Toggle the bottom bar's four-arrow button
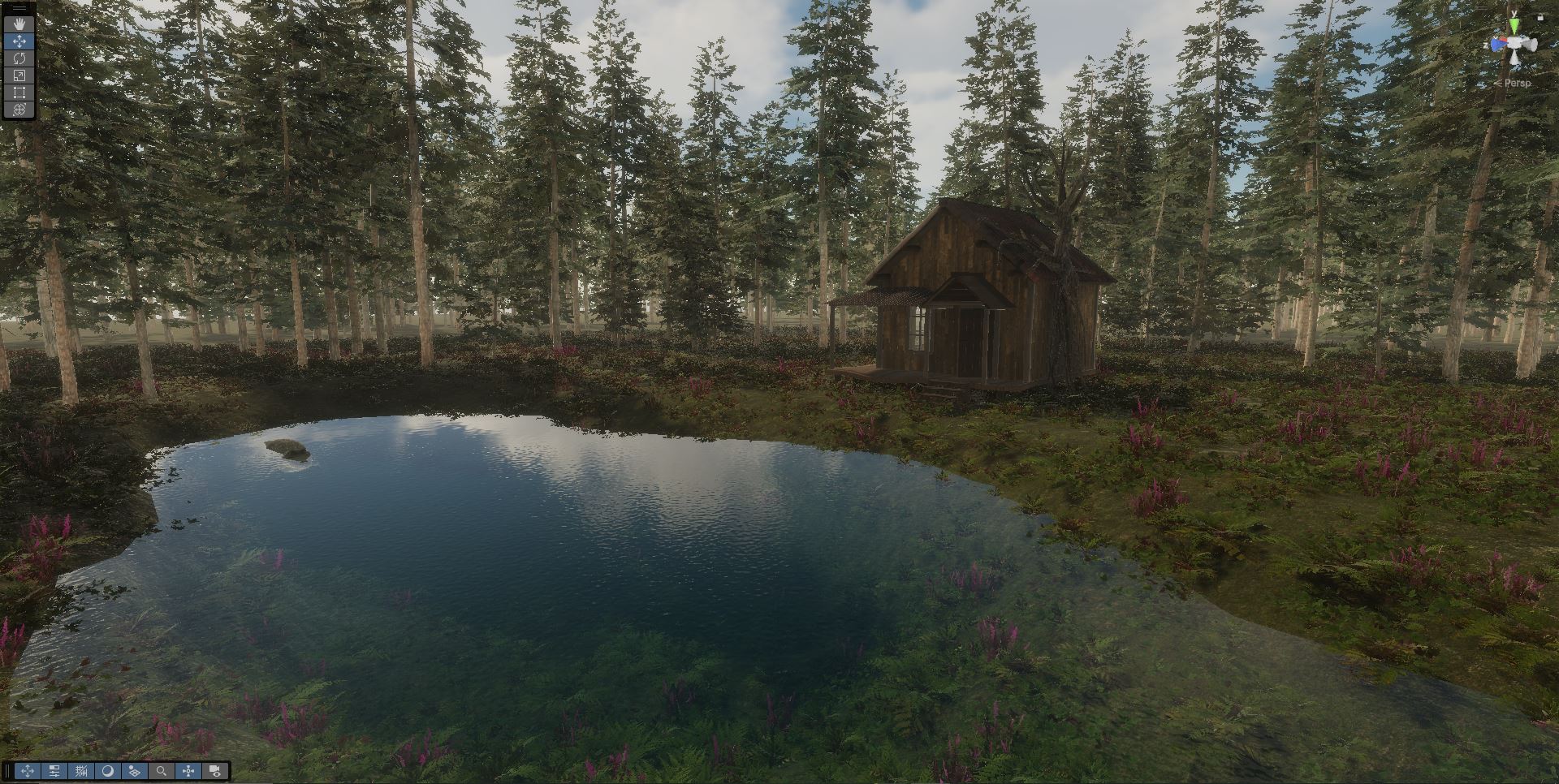The height and width of the screenshot is (784, 1559). [x=28, y=771]
